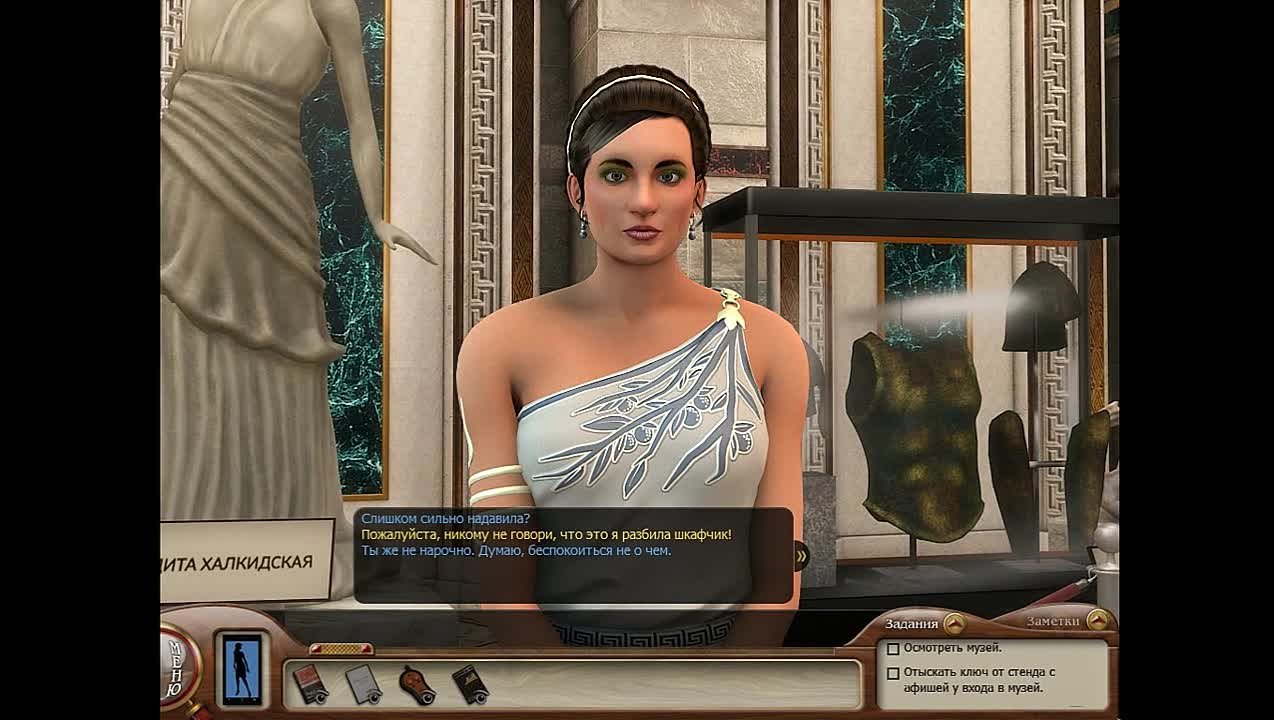The width and height of the screenshot is (1274, 720).
Task: Advance dialogue with the double-arrow button
Action: pyautogui.click(x=800, y=556)
